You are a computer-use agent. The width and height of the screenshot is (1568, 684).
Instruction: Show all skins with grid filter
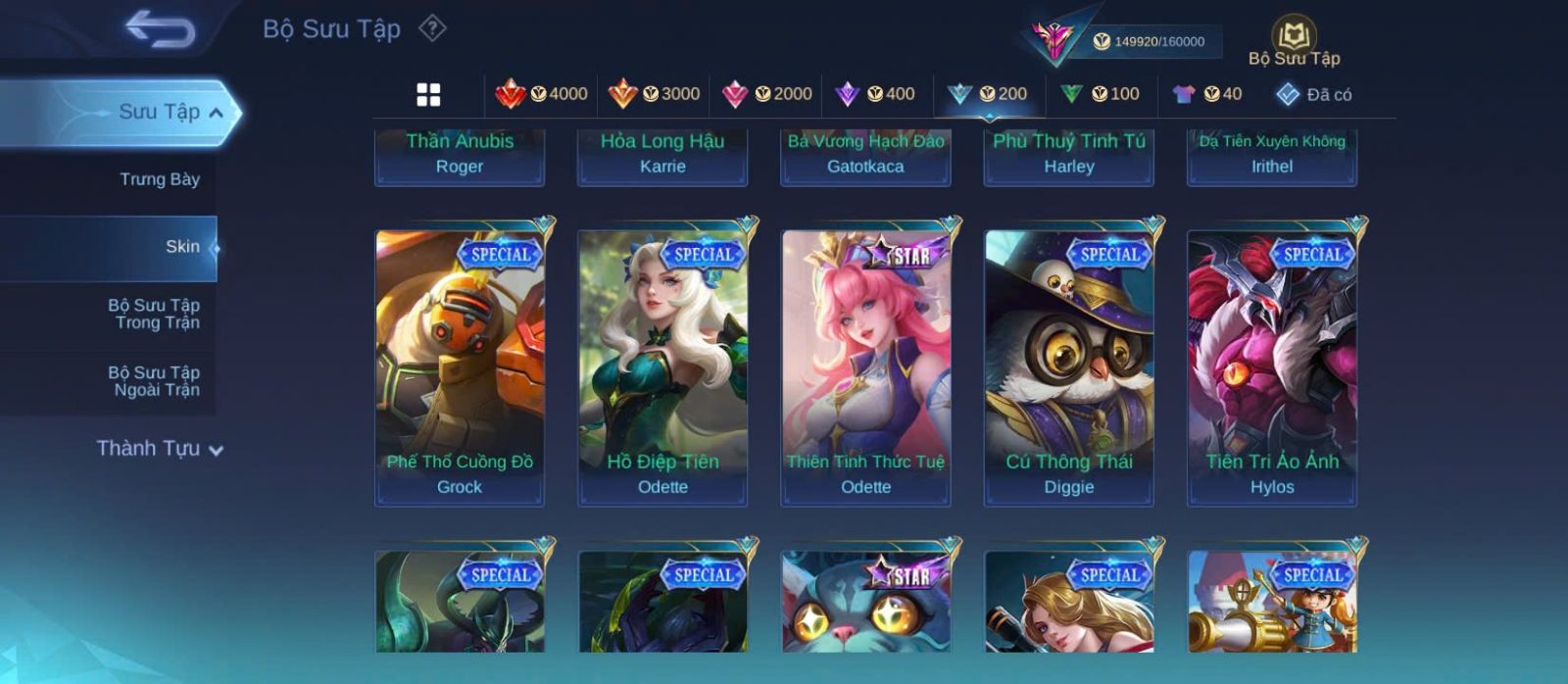[x=428, y=94]
